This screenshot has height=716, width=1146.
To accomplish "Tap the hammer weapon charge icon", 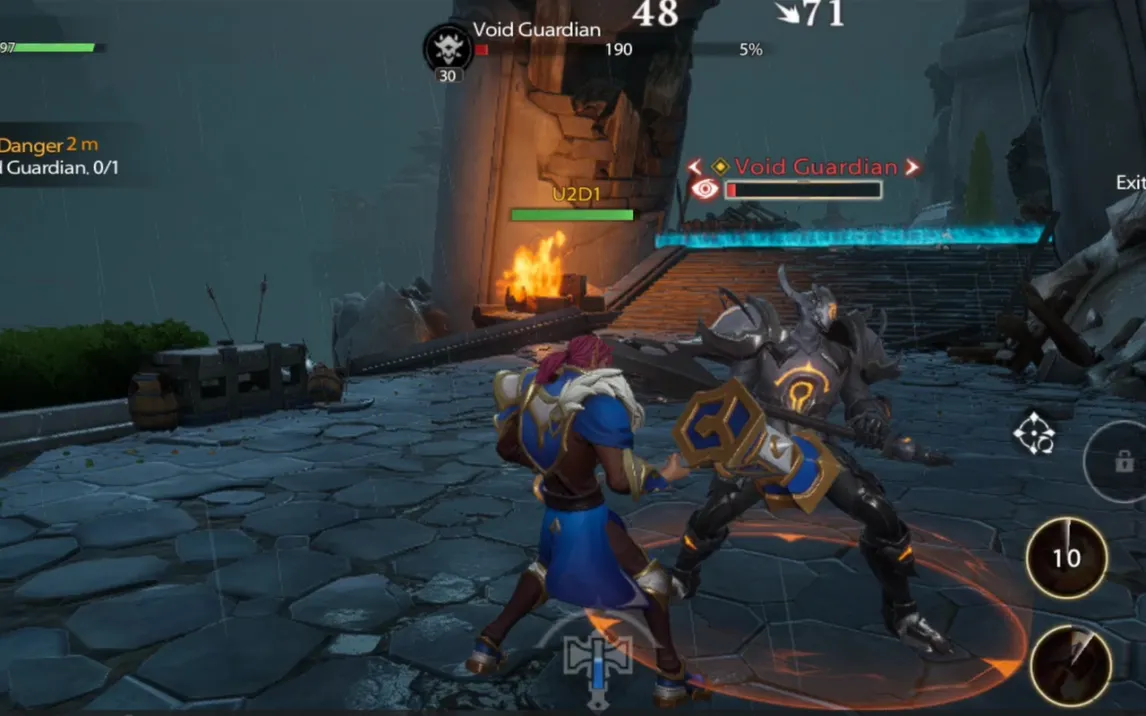I will click(598, 660).
